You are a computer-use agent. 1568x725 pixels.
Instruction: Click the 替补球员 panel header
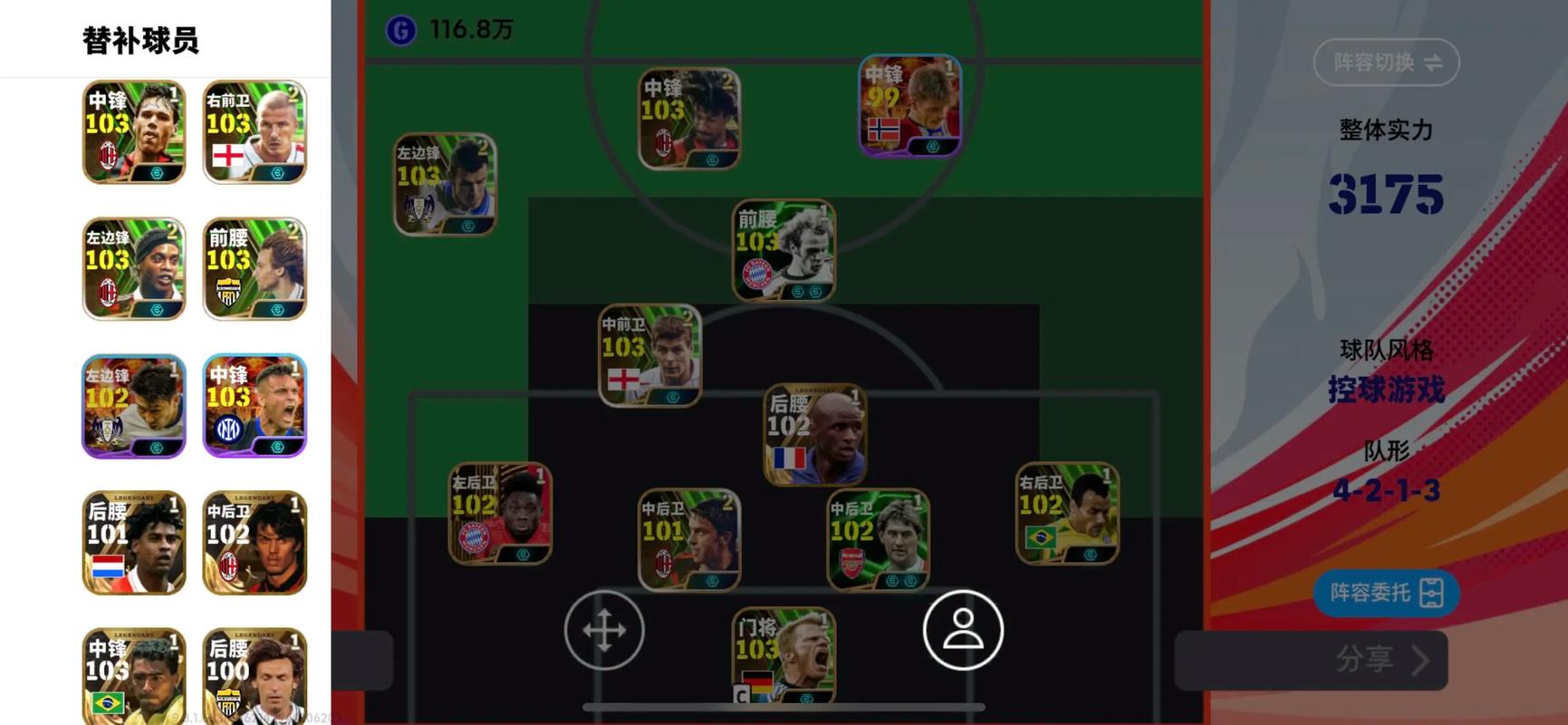[142, 40]
